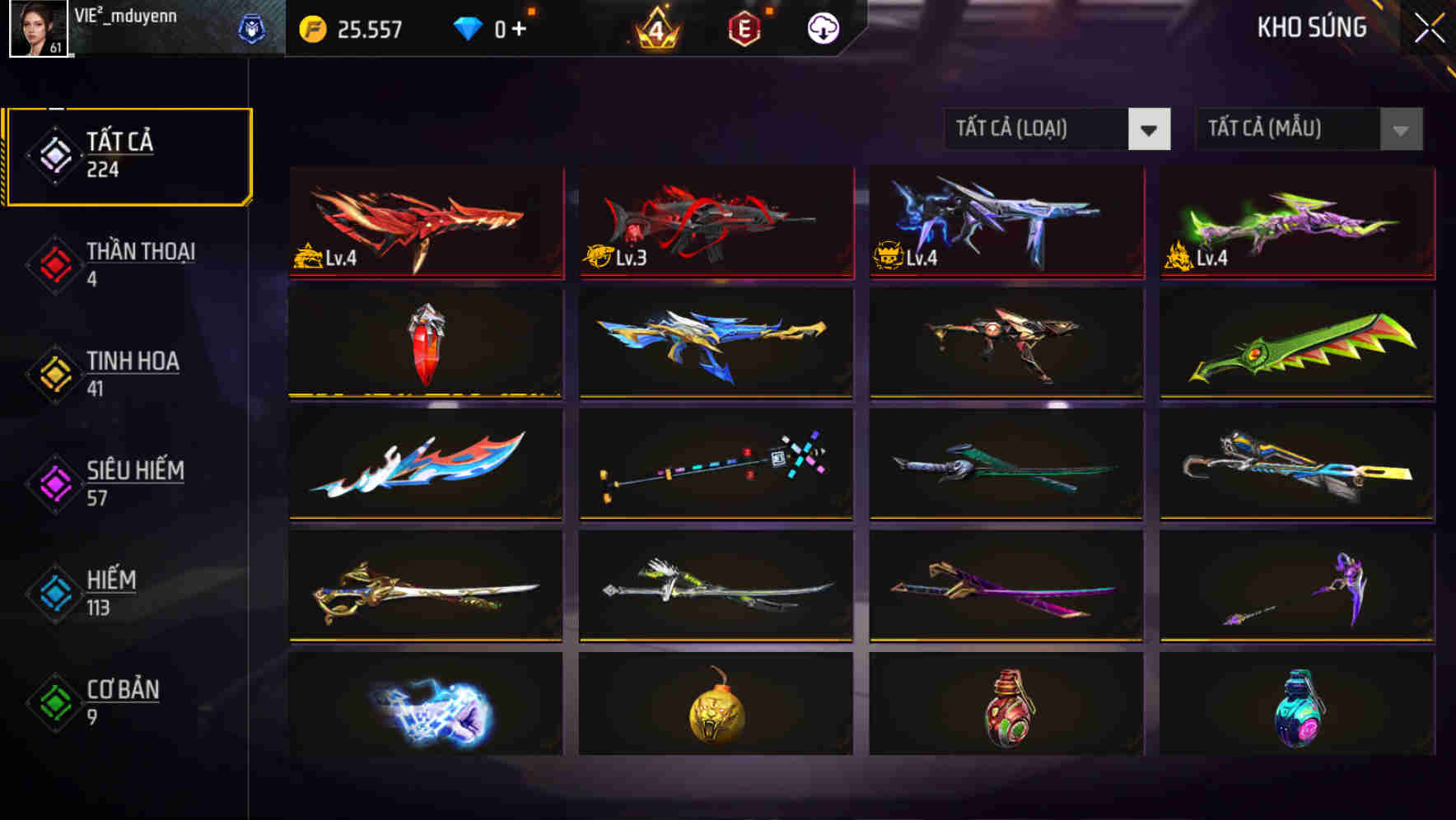1456x820 pixels.
Task: Open the TẤT CẢ (LOẠI) dropdown
Action: (x=1041, y=129)
